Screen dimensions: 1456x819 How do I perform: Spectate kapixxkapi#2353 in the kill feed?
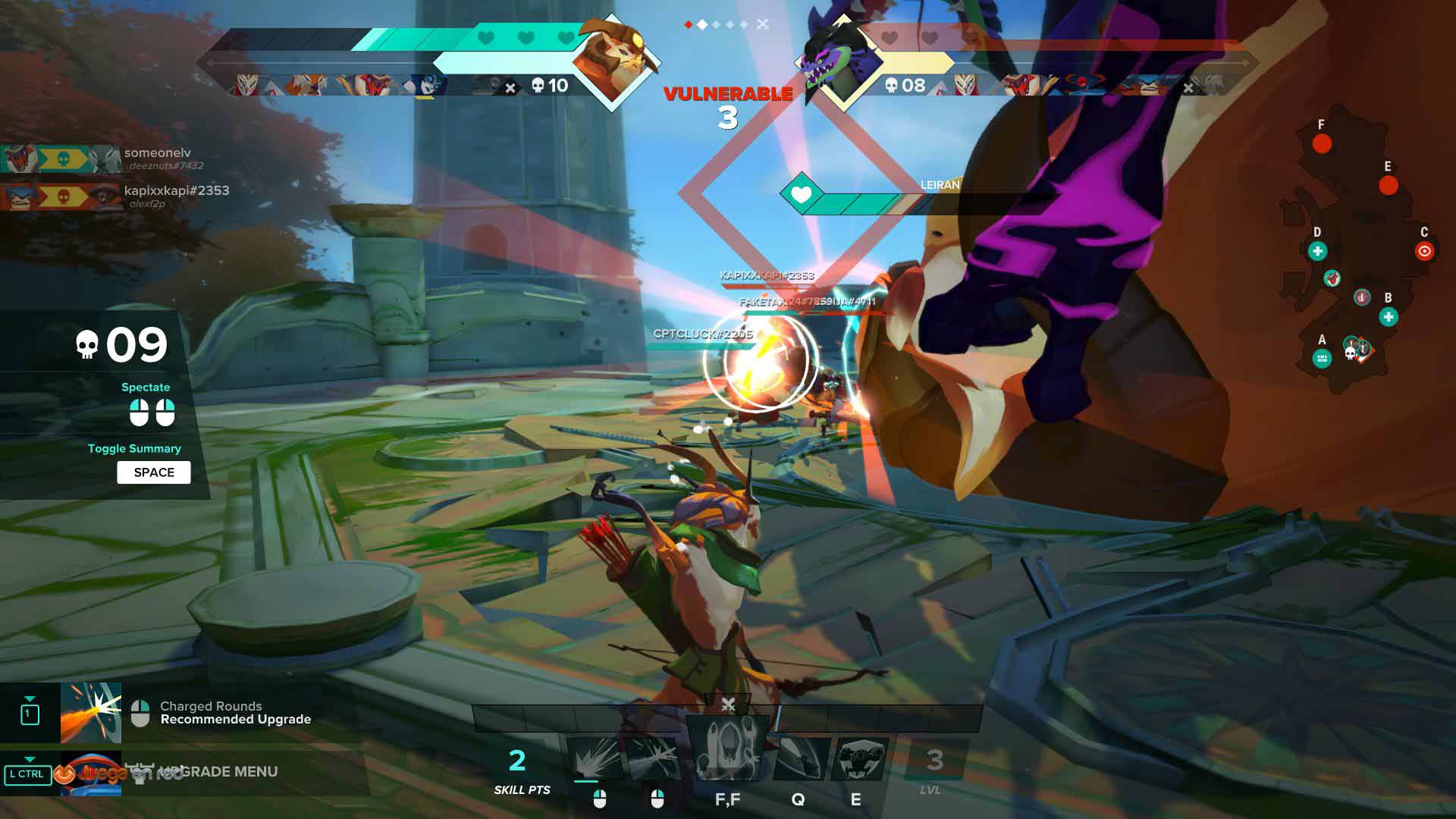[x=176, y=190]
